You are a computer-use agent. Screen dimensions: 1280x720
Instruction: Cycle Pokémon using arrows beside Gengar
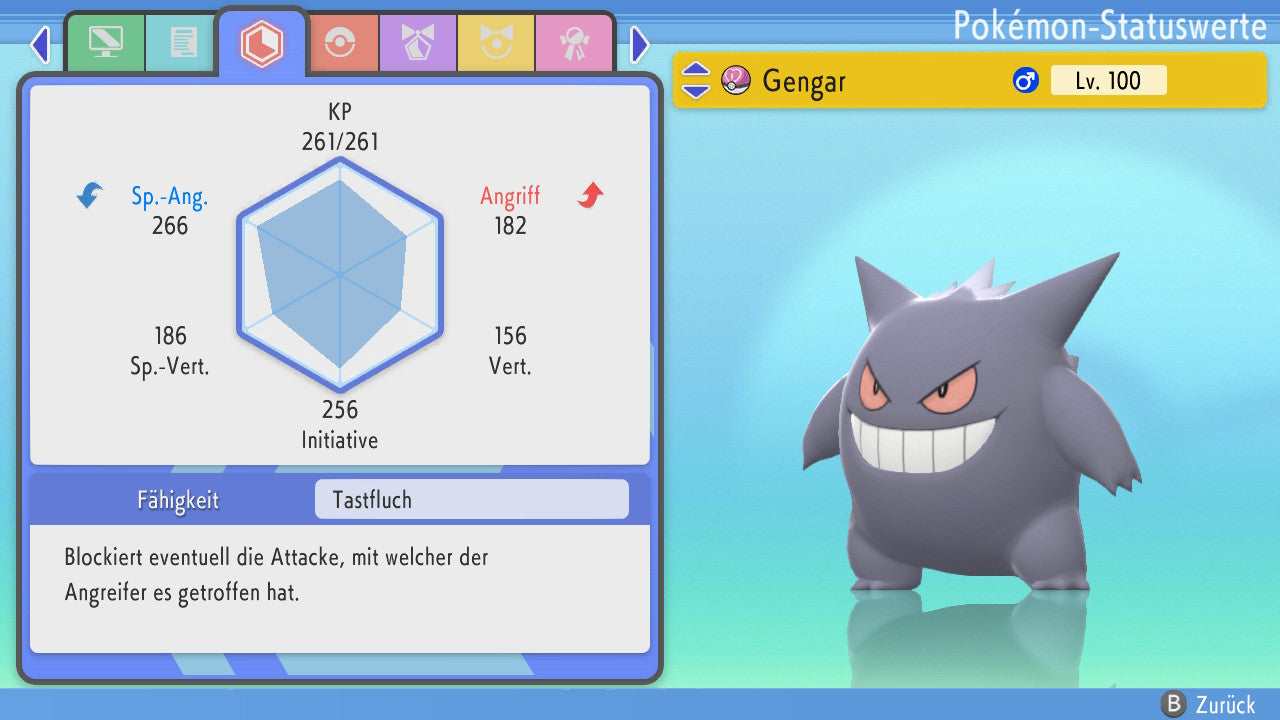point(696,80)
